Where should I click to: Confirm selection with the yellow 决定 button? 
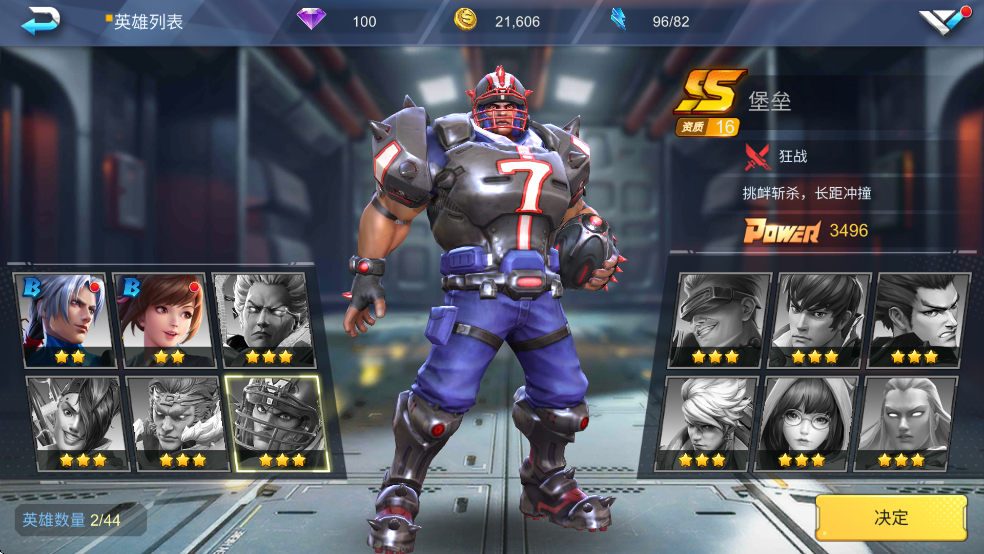(x=891, y=518)
